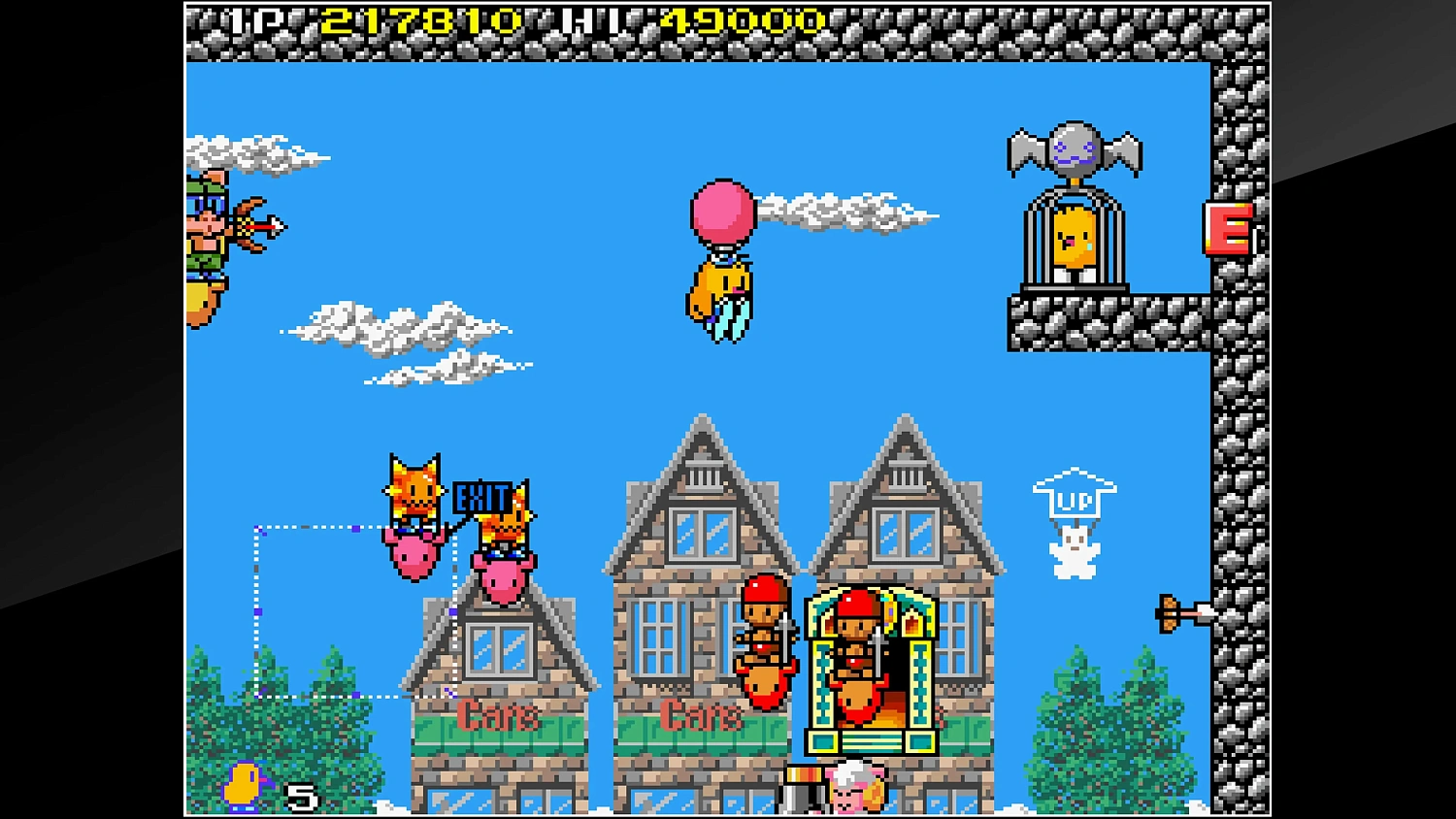Viewport: 1456px width, 819px height.
Task: Click the EXIT sign label
Action: tap(483, 498)
